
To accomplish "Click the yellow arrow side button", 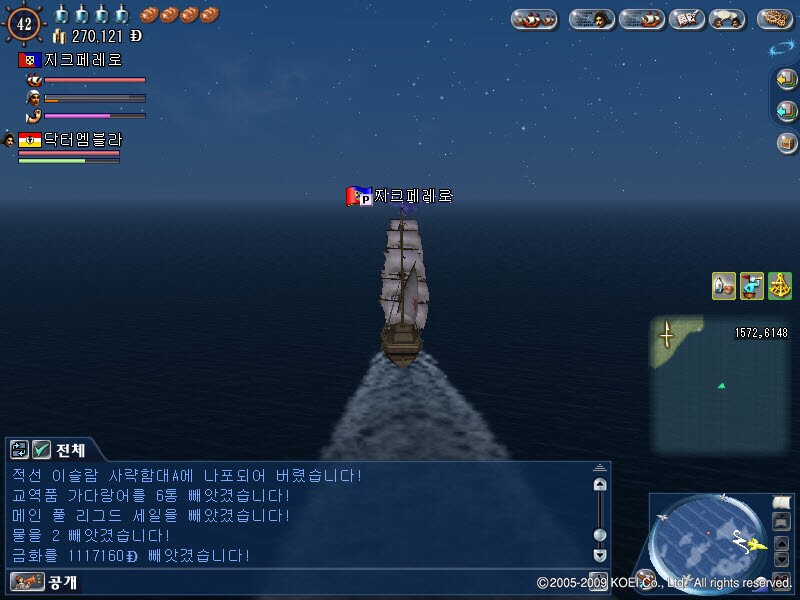I will click(786, 79).
